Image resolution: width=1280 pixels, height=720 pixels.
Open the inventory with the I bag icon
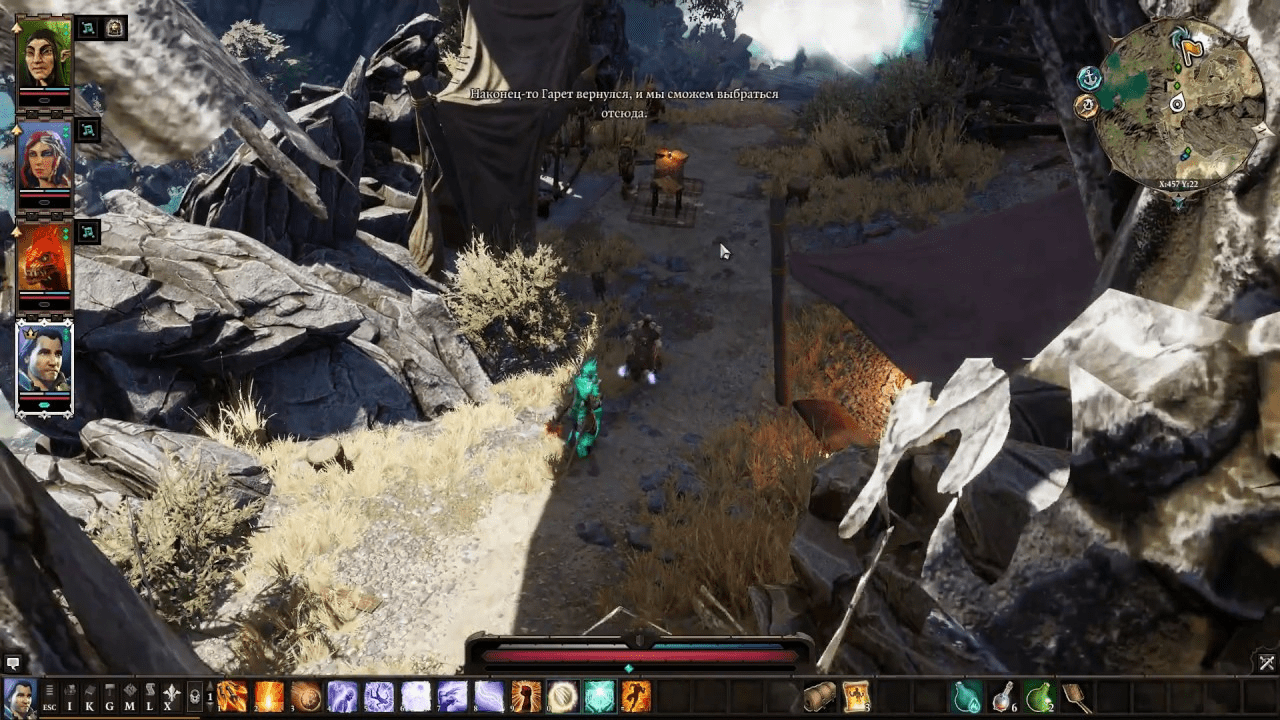click(69, 695)
